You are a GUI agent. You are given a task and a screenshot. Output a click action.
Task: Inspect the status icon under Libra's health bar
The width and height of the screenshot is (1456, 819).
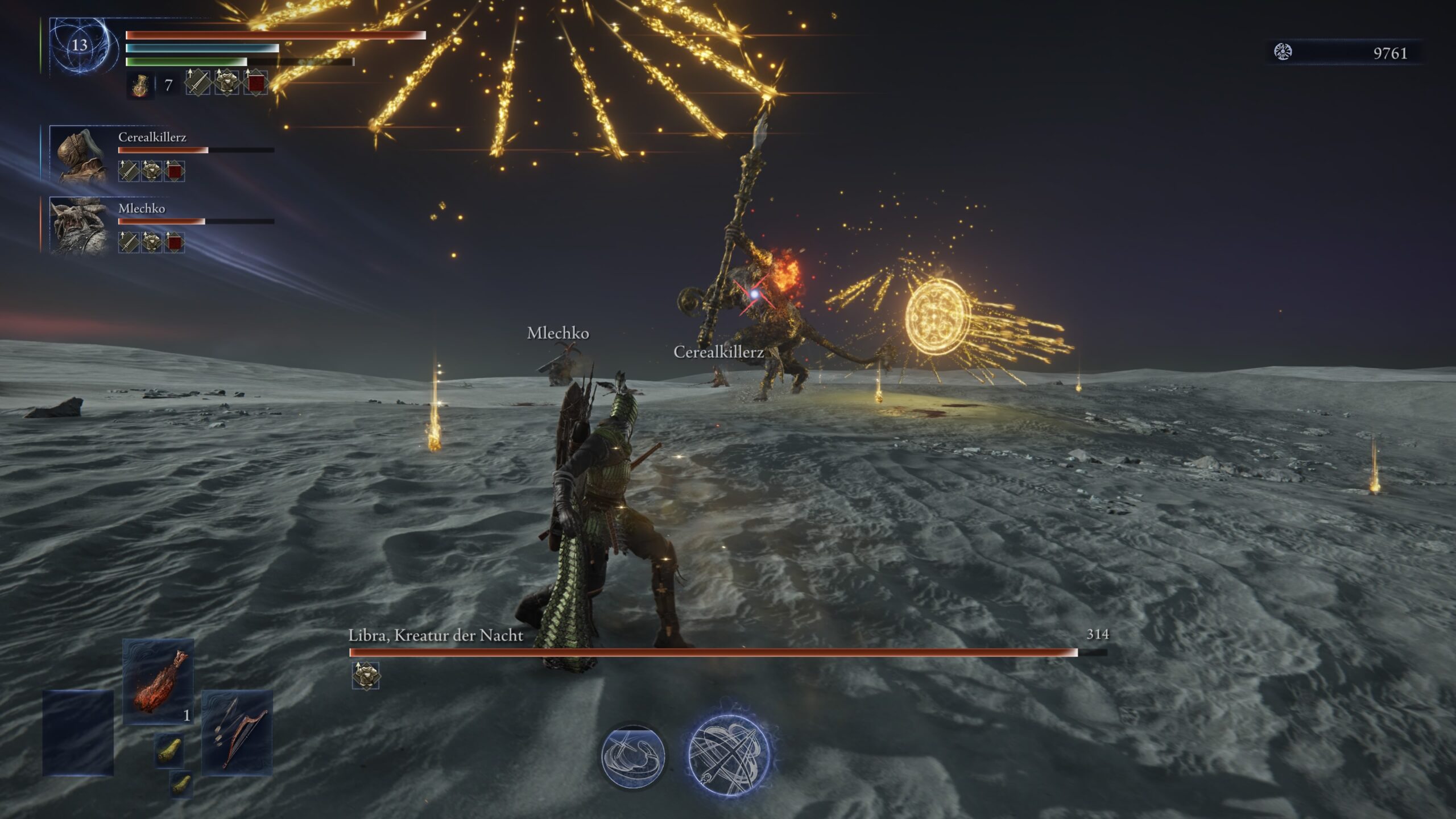tap(366, 676)
